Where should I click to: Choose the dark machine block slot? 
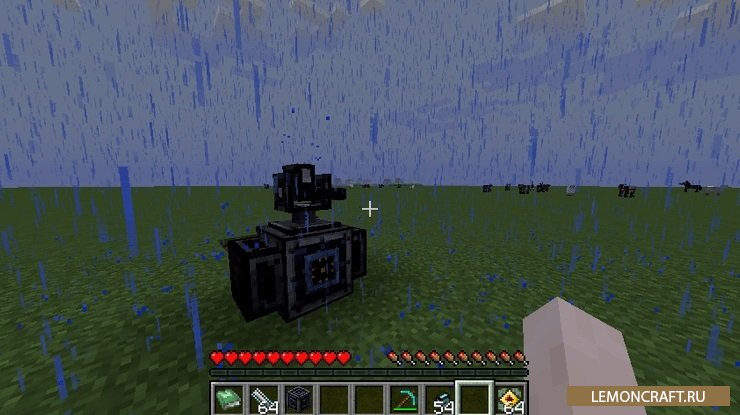coord(297,397)
